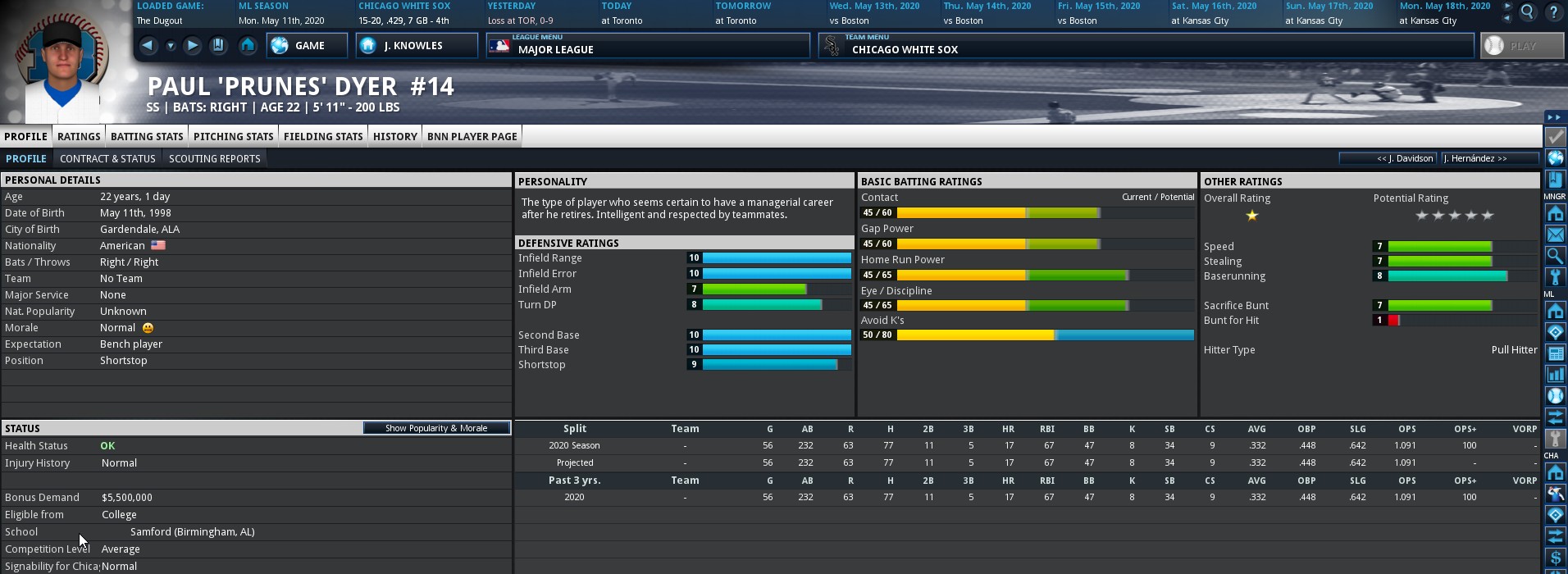Open the J. Knowles manager menu
Image resolution: width=1568 pixels, height=574 pixels.
417,46
